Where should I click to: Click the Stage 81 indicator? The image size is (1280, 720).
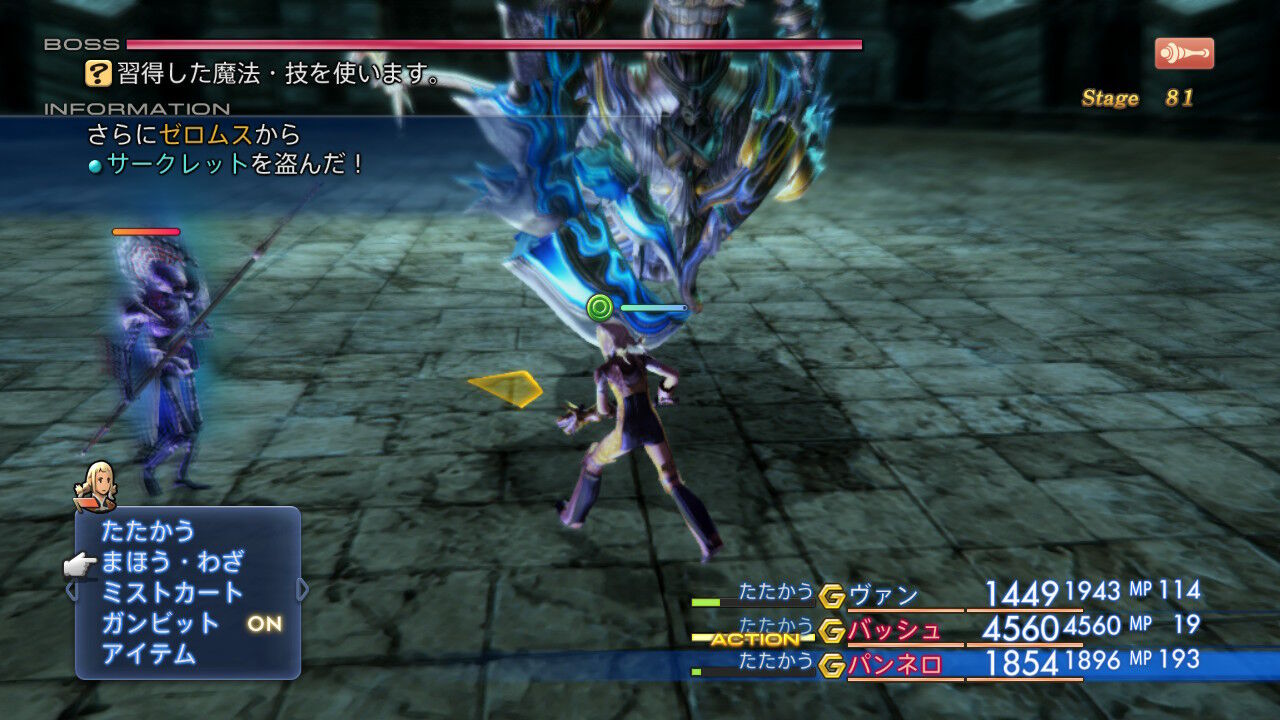tap(1135, 97)
